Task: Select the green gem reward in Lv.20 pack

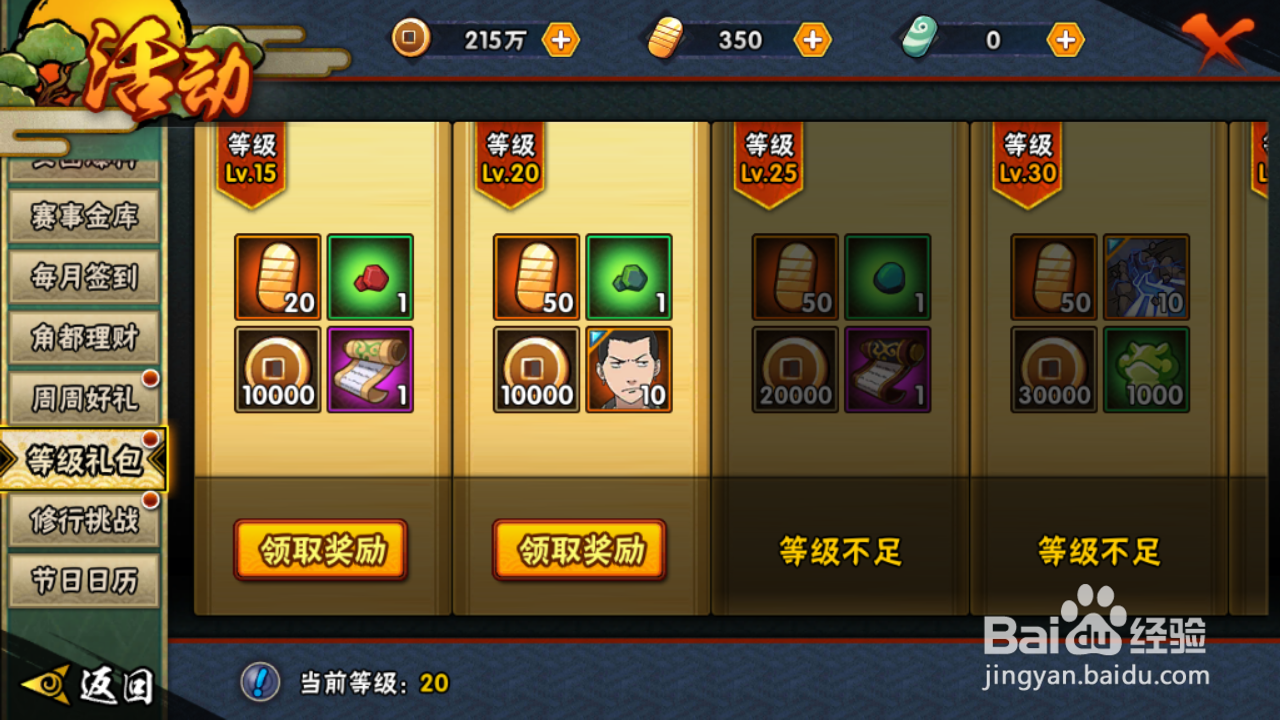Action: (628, 276)
